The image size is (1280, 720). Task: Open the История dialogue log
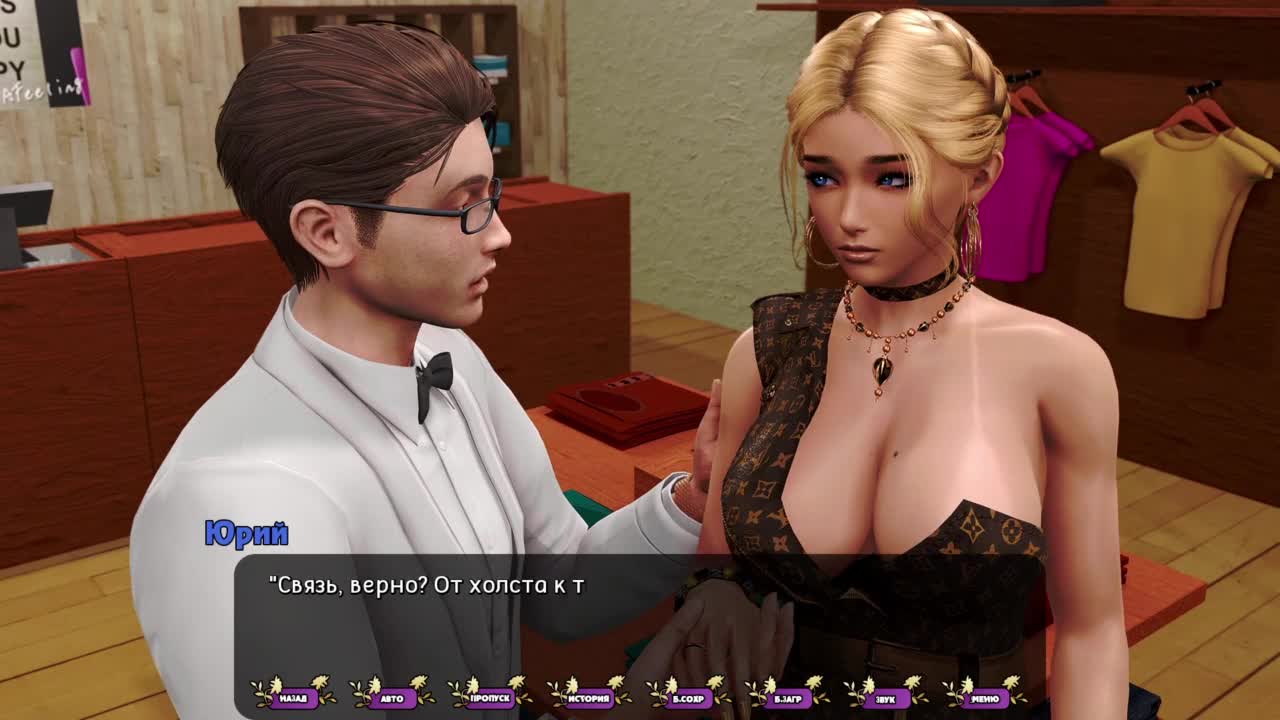pyautogui.click(x=589, y=697)
